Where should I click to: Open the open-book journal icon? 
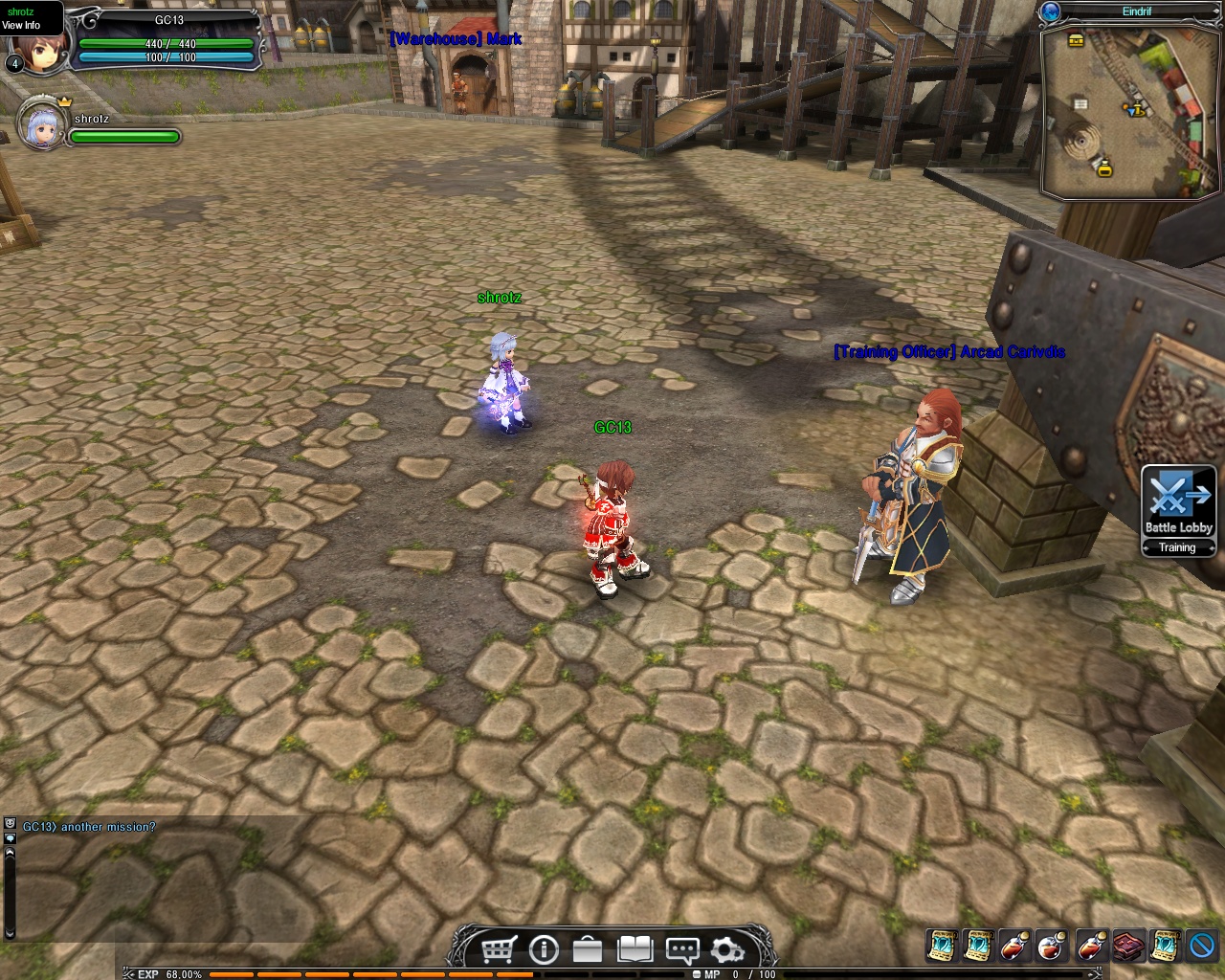click(635, 949)
